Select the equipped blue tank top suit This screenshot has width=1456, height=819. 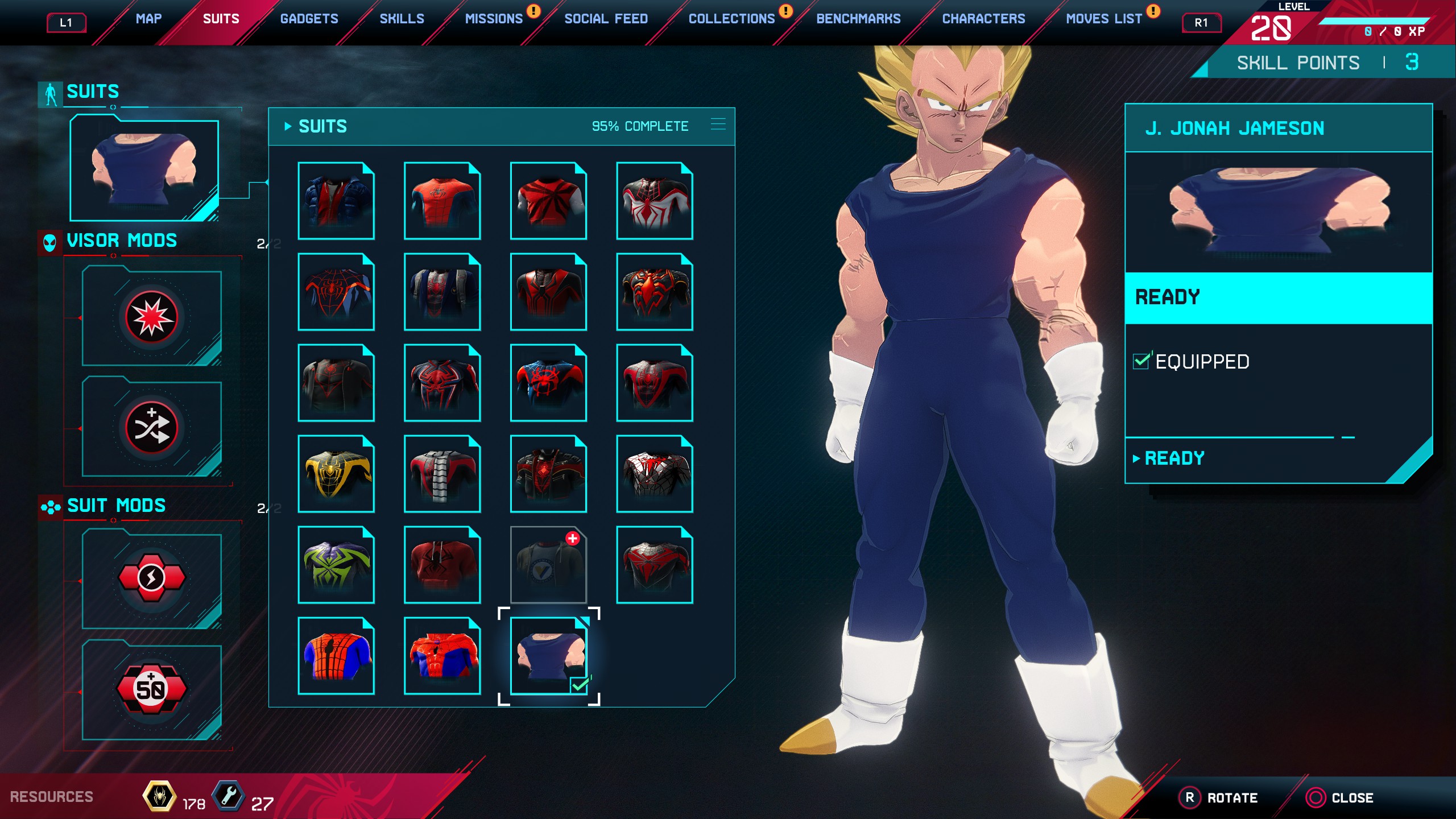(x=548, y=656)
